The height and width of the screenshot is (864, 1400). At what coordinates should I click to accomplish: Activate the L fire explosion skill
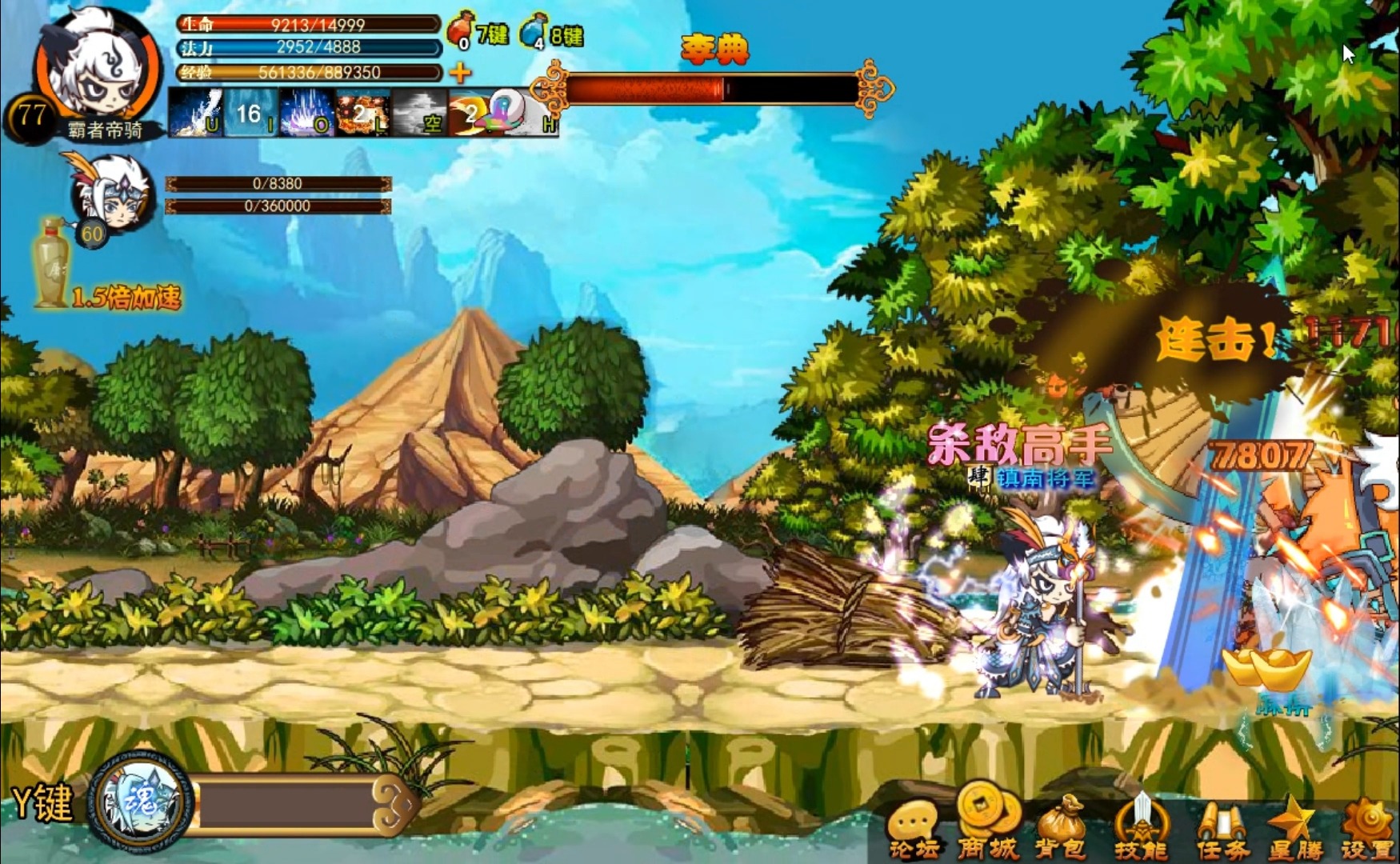click(362, 113)
